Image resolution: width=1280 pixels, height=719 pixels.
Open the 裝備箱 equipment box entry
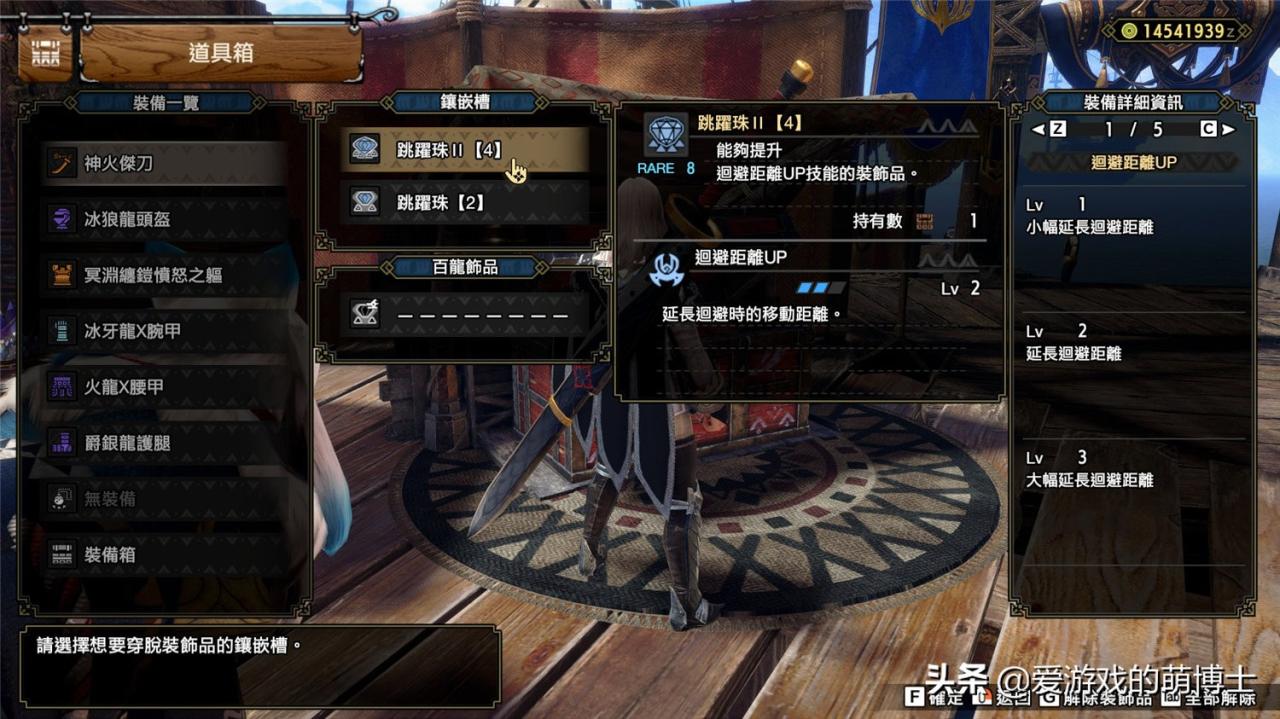pos(165,554)
